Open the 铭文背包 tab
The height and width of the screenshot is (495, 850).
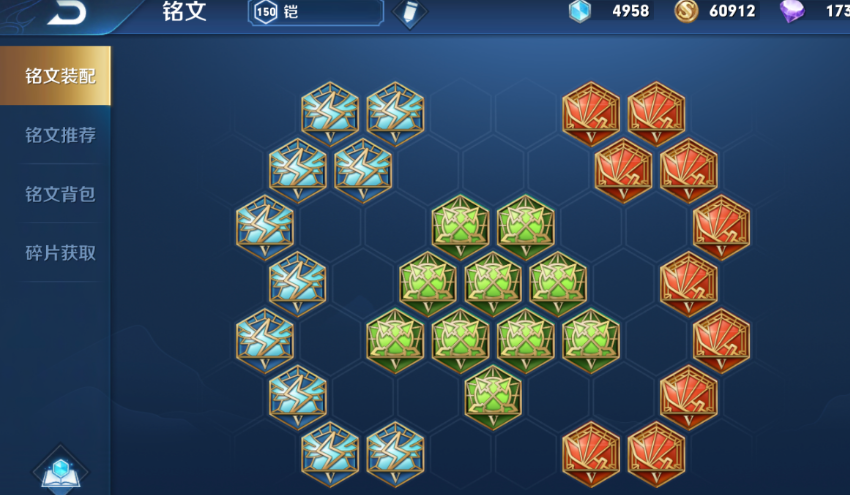pos(60,194)
